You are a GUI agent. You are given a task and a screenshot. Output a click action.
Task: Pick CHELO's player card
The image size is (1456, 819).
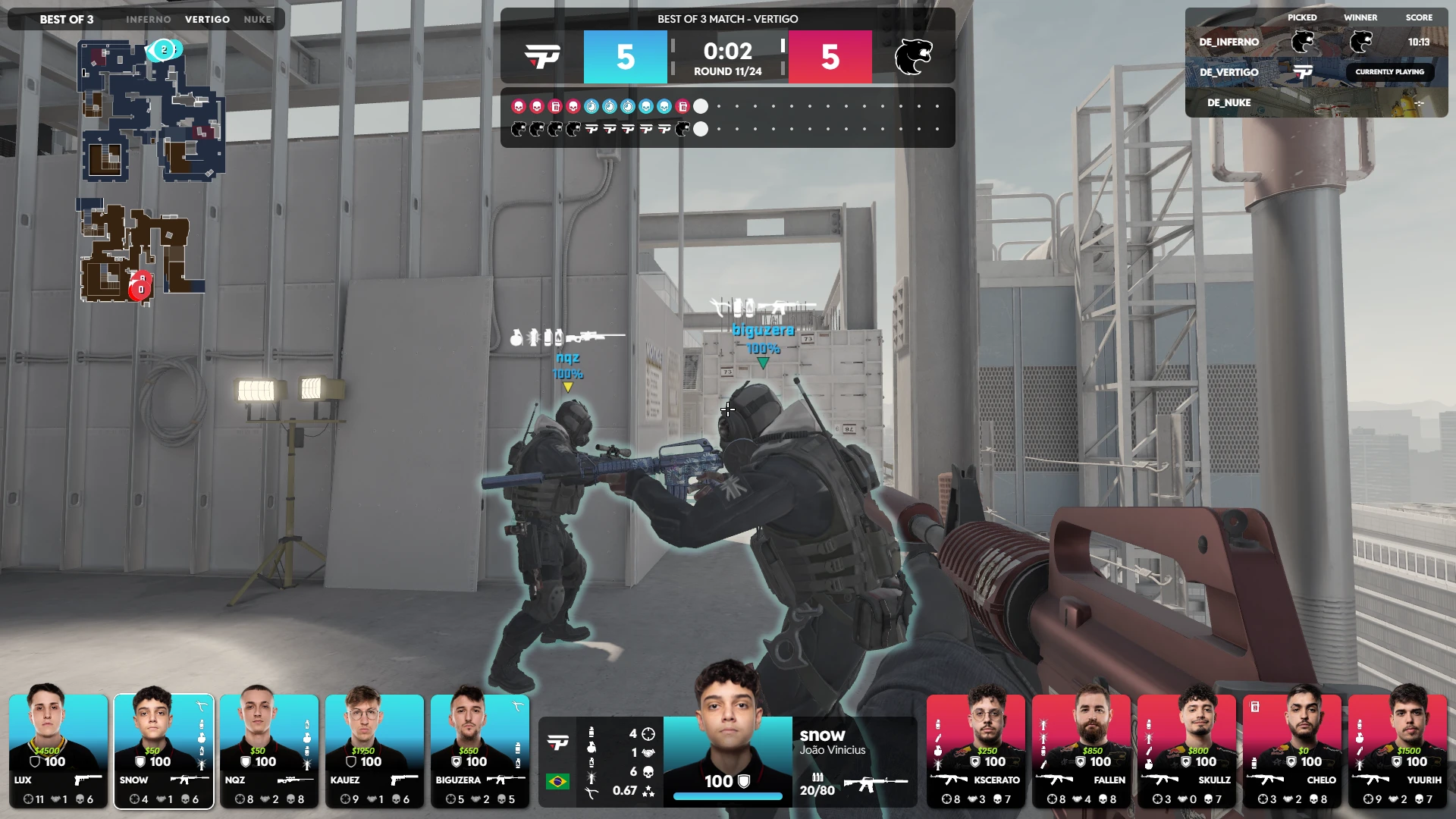click(1292, 750)
